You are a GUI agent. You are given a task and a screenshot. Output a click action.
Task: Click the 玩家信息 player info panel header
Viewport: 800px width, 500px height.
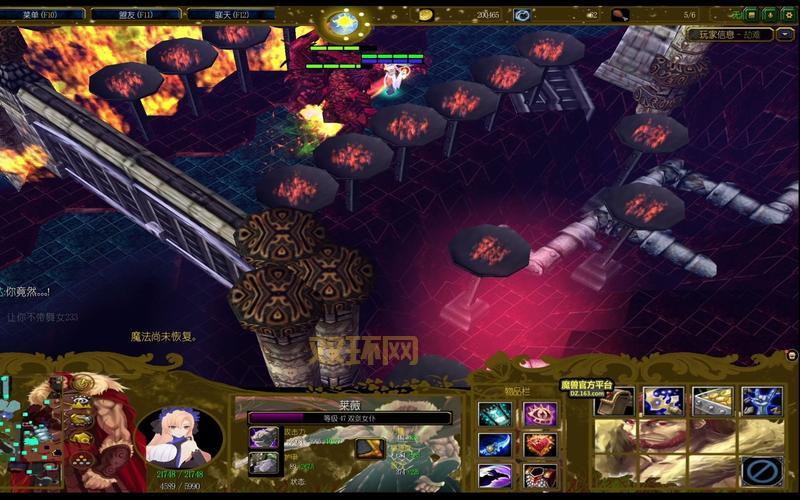point(738,33)
